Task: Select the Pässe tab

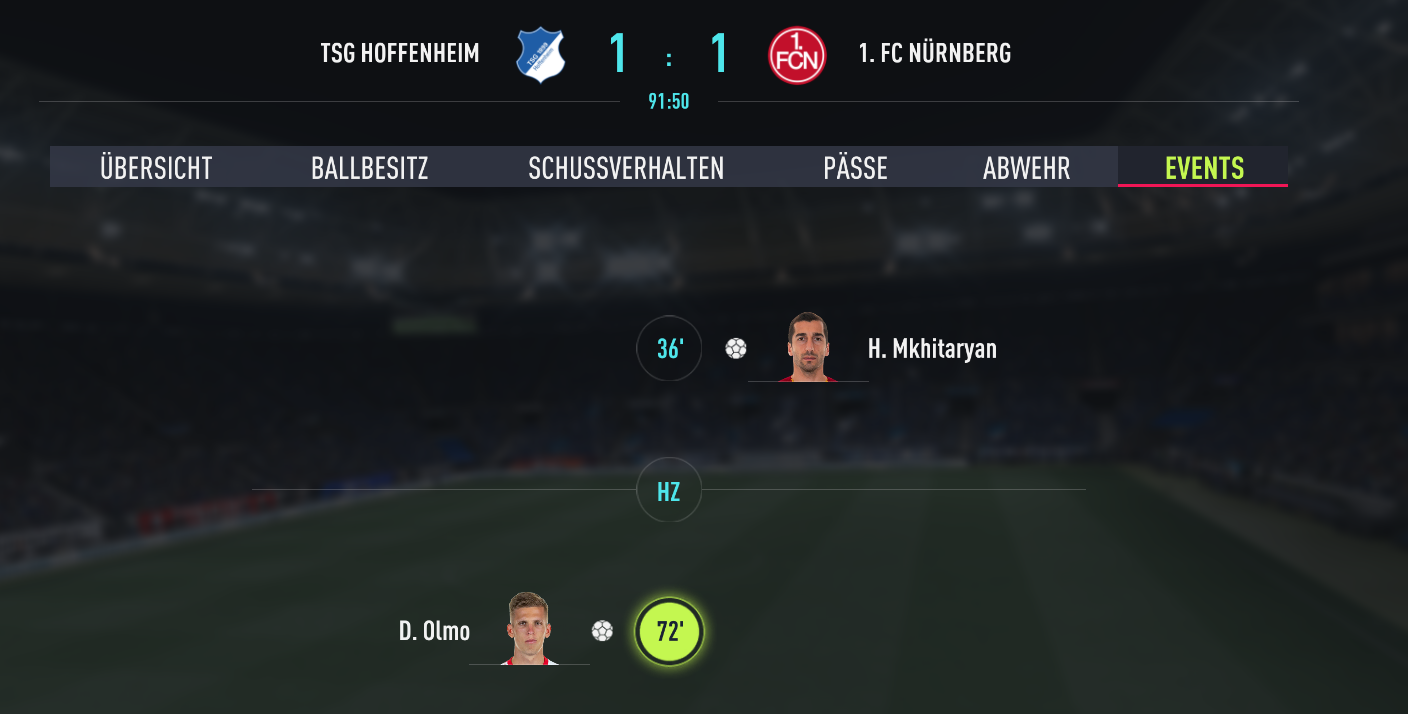Action: (855, 168)
